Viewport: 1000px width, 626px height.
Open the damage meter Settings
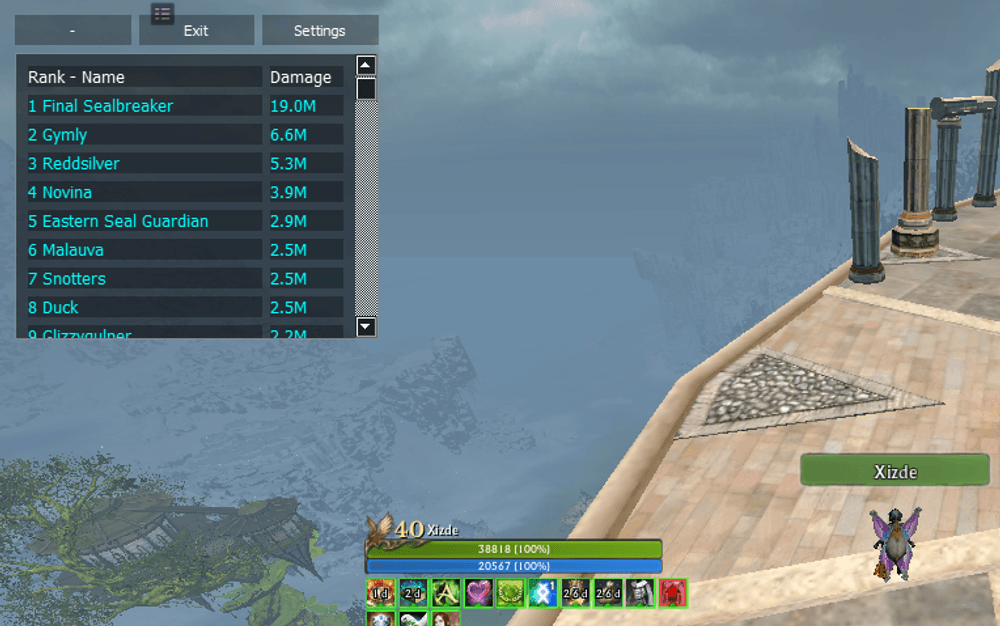[x=319, y=31]
